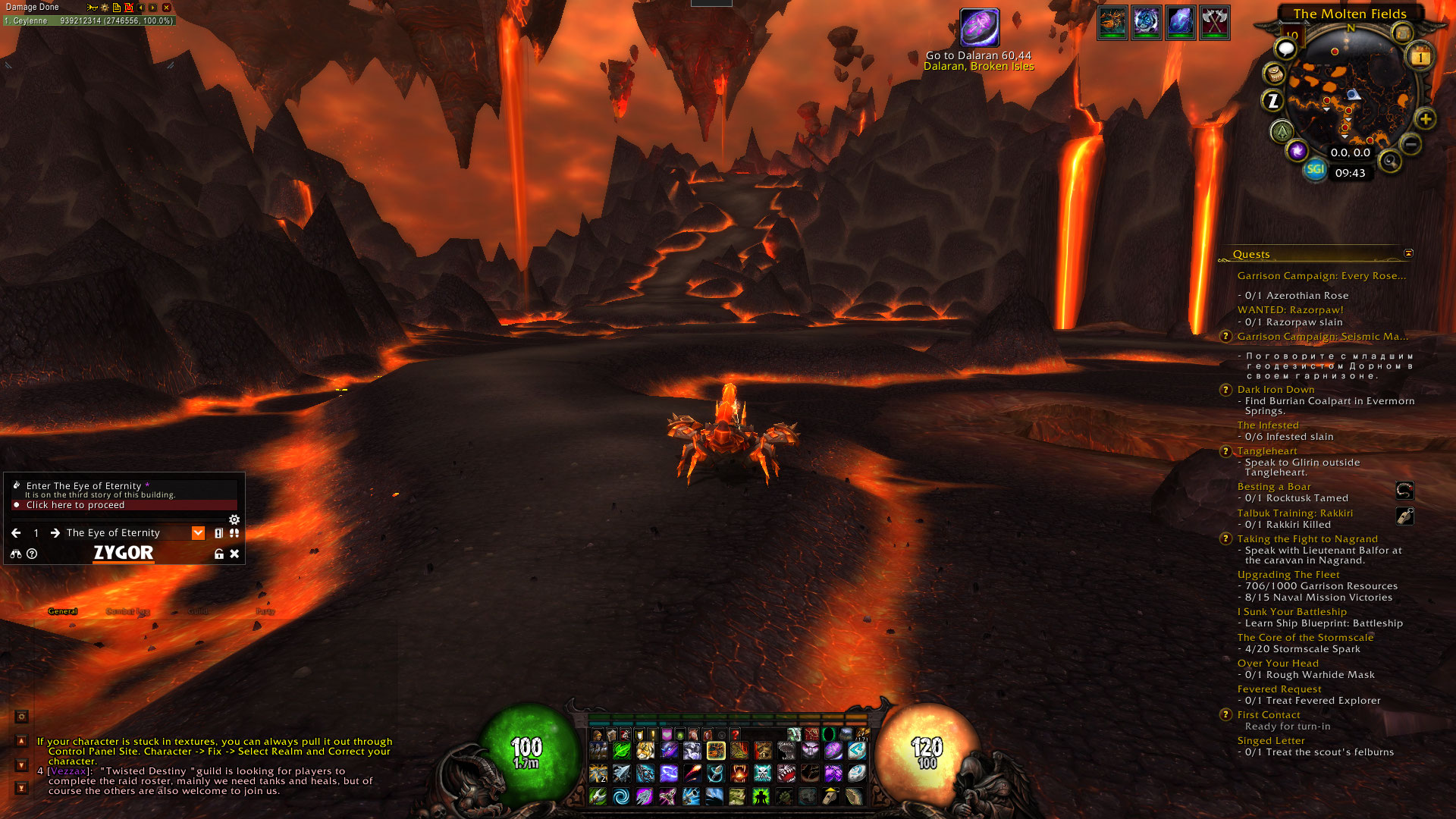This screenshot has width=1456, height=819.
Task: Open the Zygor guide settings gear
Action: tap(234, 519)
